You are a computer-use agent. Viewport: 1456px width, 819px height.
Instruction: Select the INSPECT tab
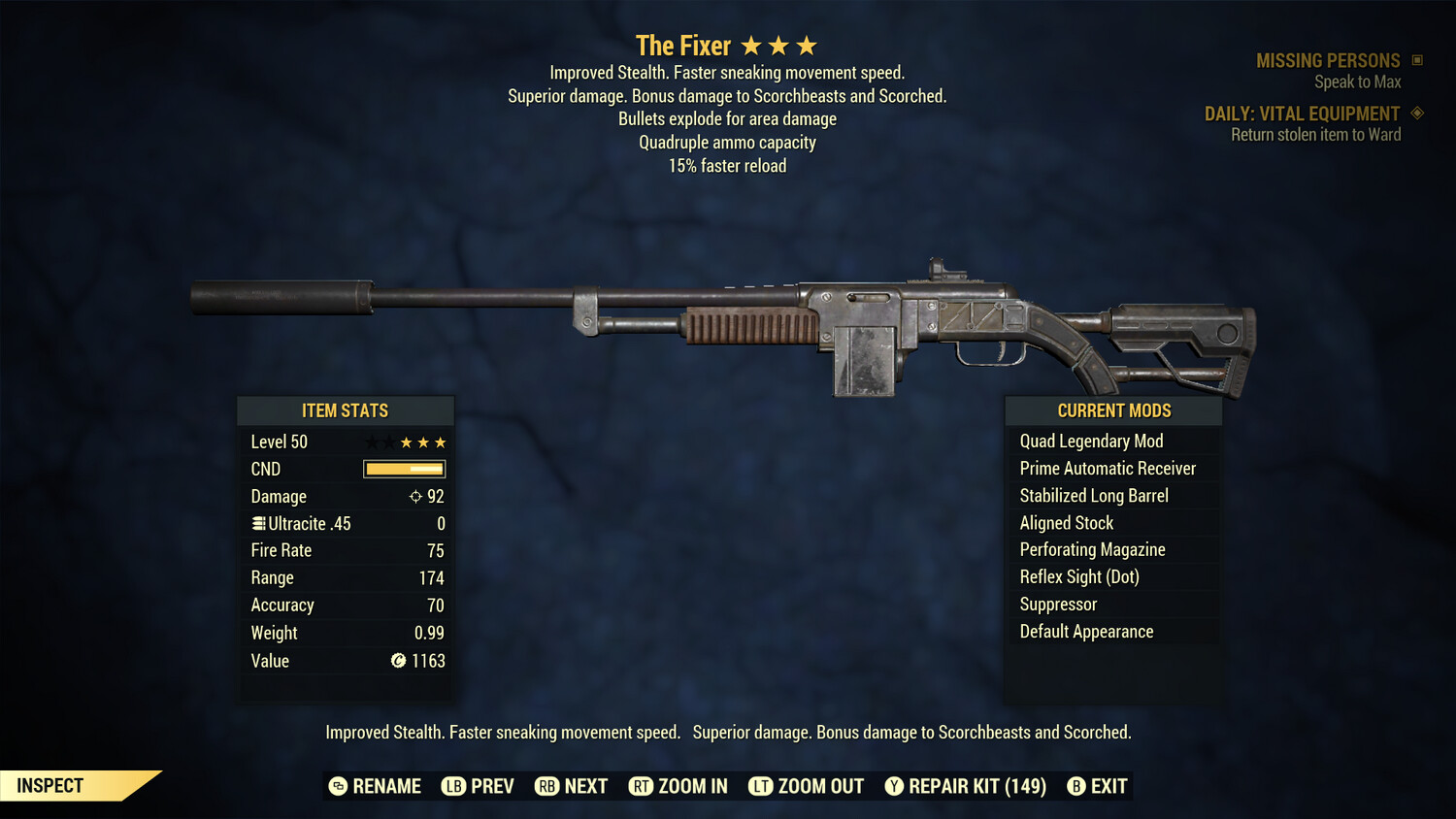(x=49, y=785)
